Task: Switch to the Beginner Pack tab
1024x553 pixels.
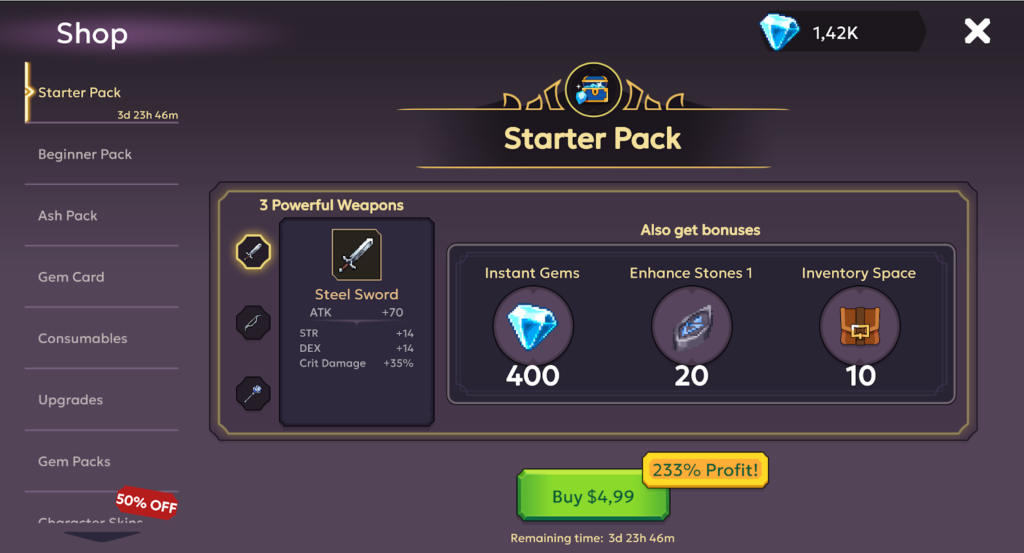Action: click(x=85, y=155)
